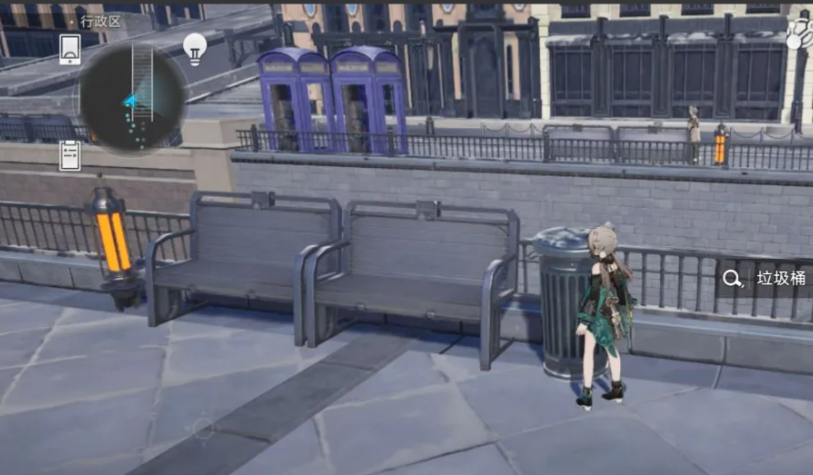Open the phone menu icon
The image size is (813, 475).
tap(70, 48)
